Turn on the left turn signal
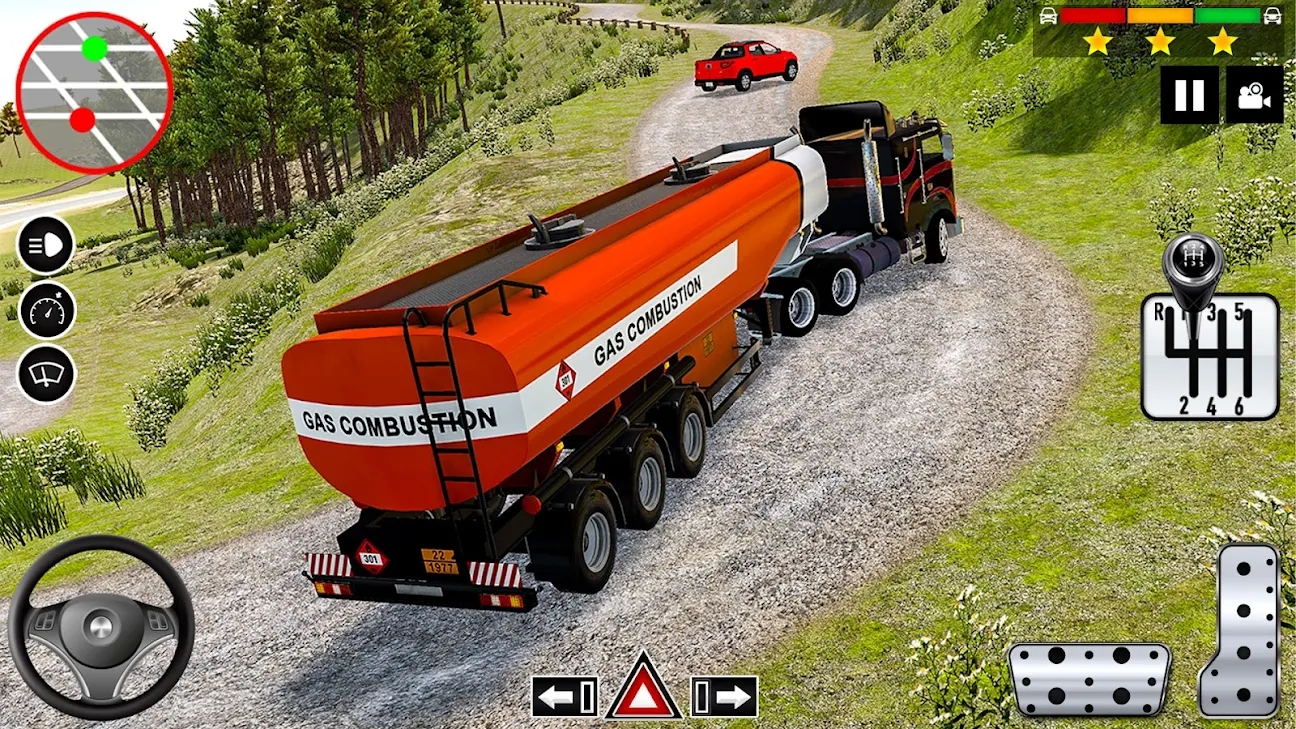The image size is (1296, 729). pyautogui.click(x=565, y=696)
